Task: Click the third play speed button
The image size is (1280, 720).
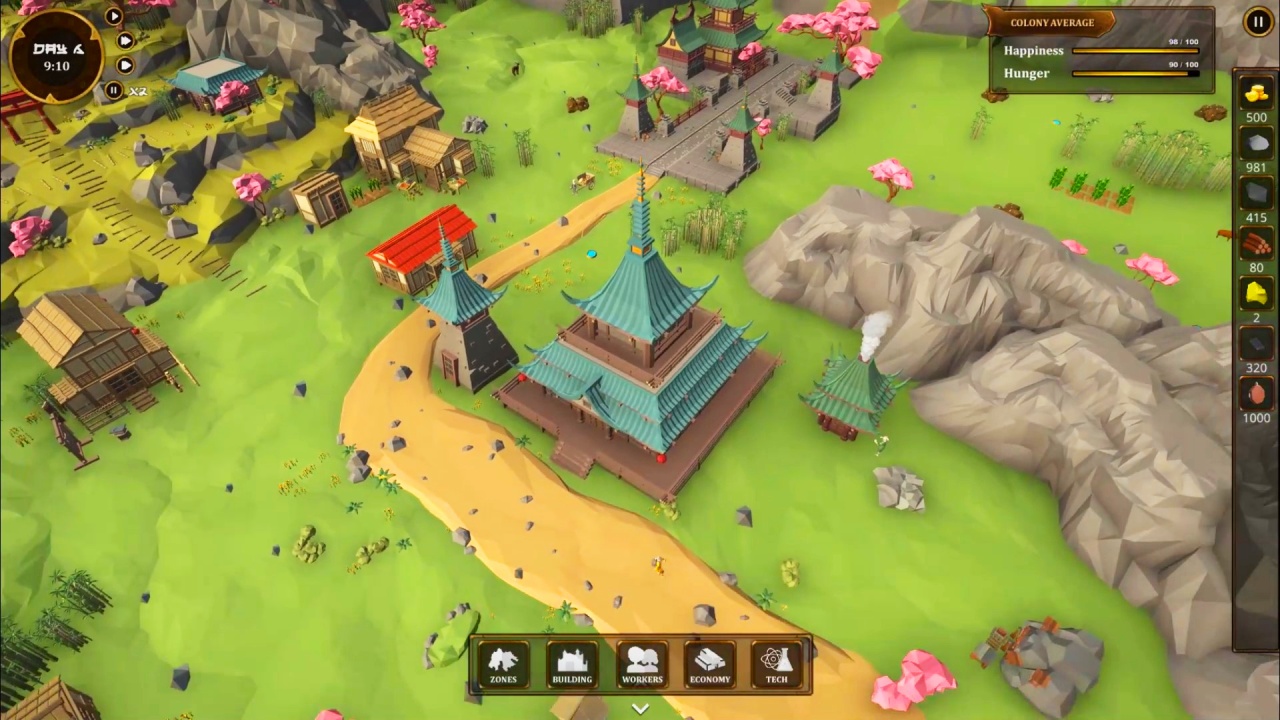Action: pos(124,64)
